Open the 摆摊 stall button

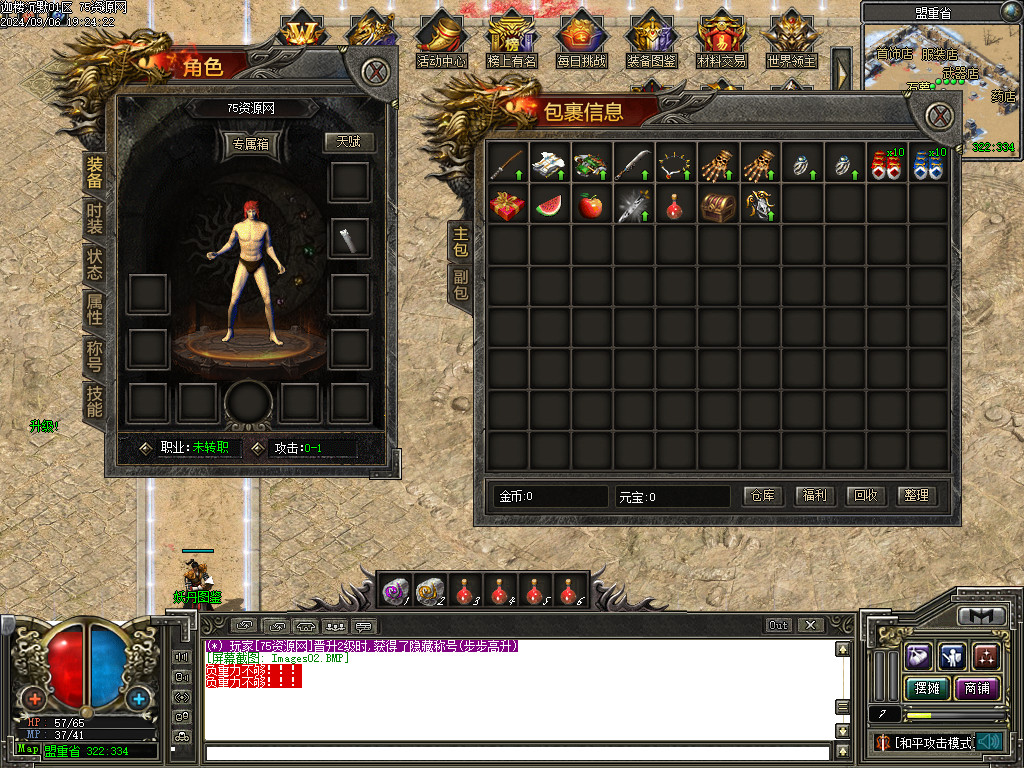point(926,688)
